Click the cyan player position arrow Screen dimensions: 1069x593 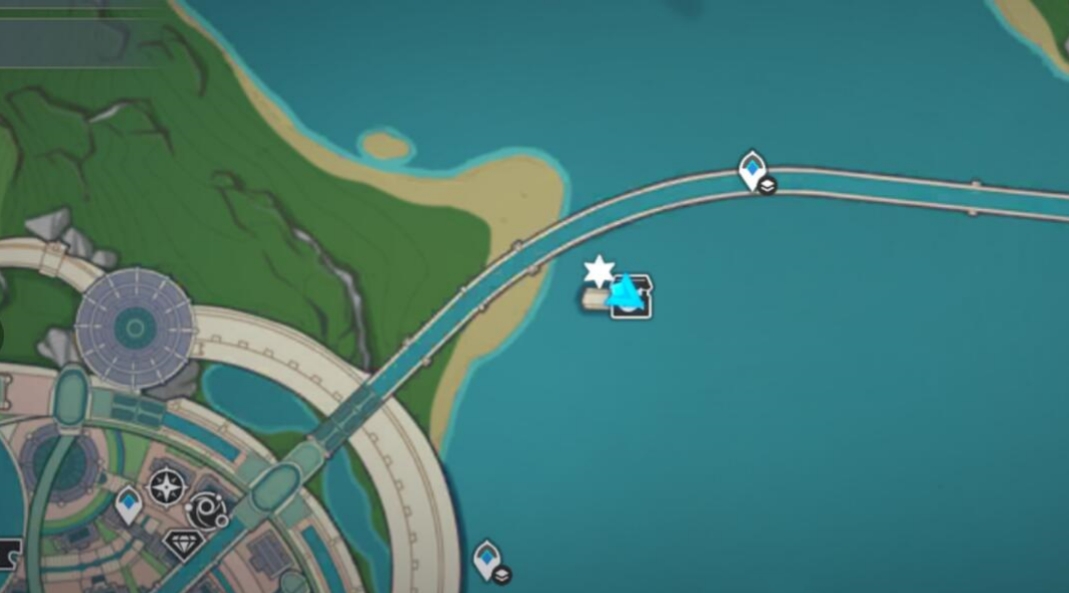624,292
